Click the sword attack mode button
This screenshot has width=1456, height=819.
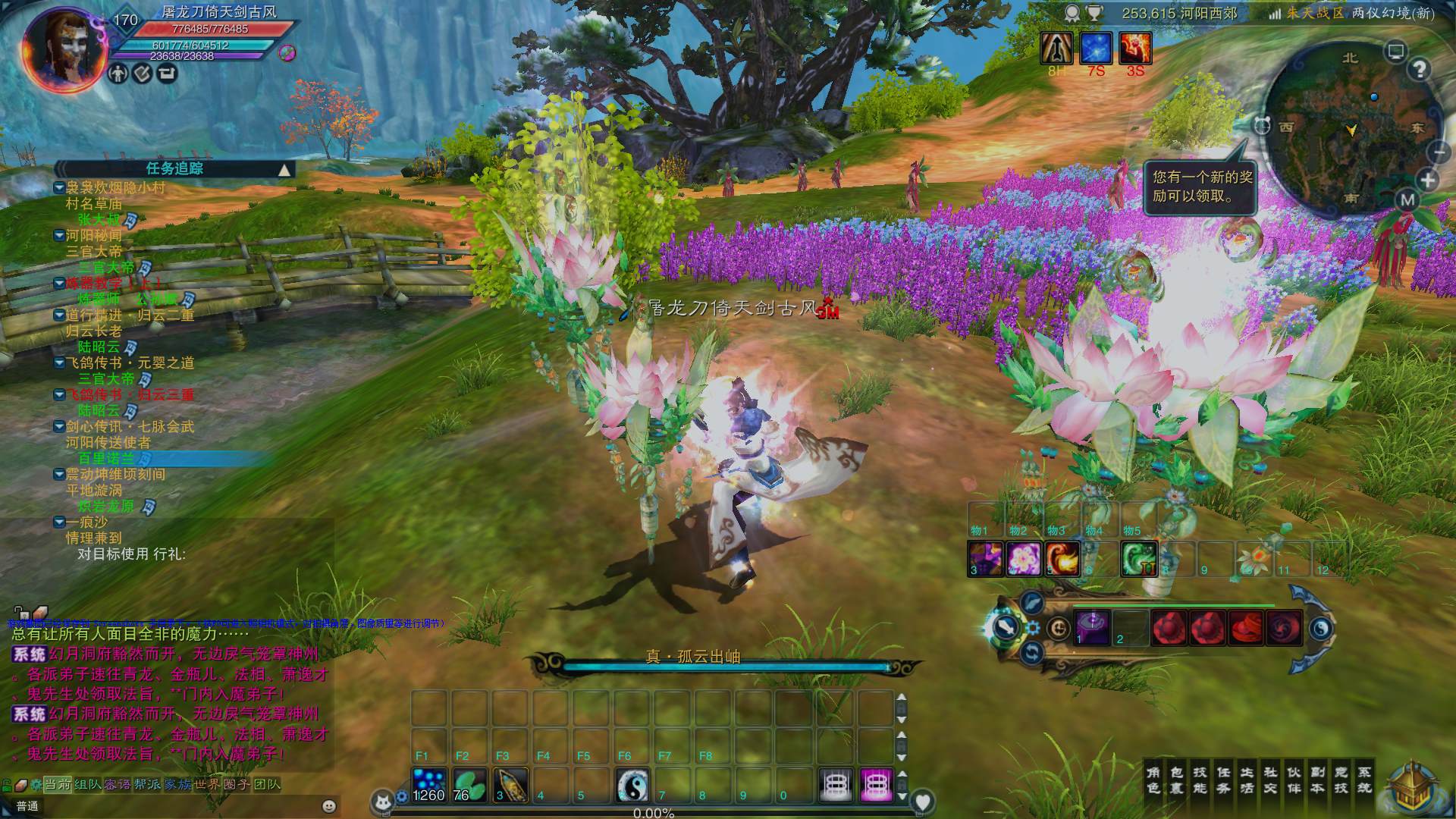tap(1006, 627)
